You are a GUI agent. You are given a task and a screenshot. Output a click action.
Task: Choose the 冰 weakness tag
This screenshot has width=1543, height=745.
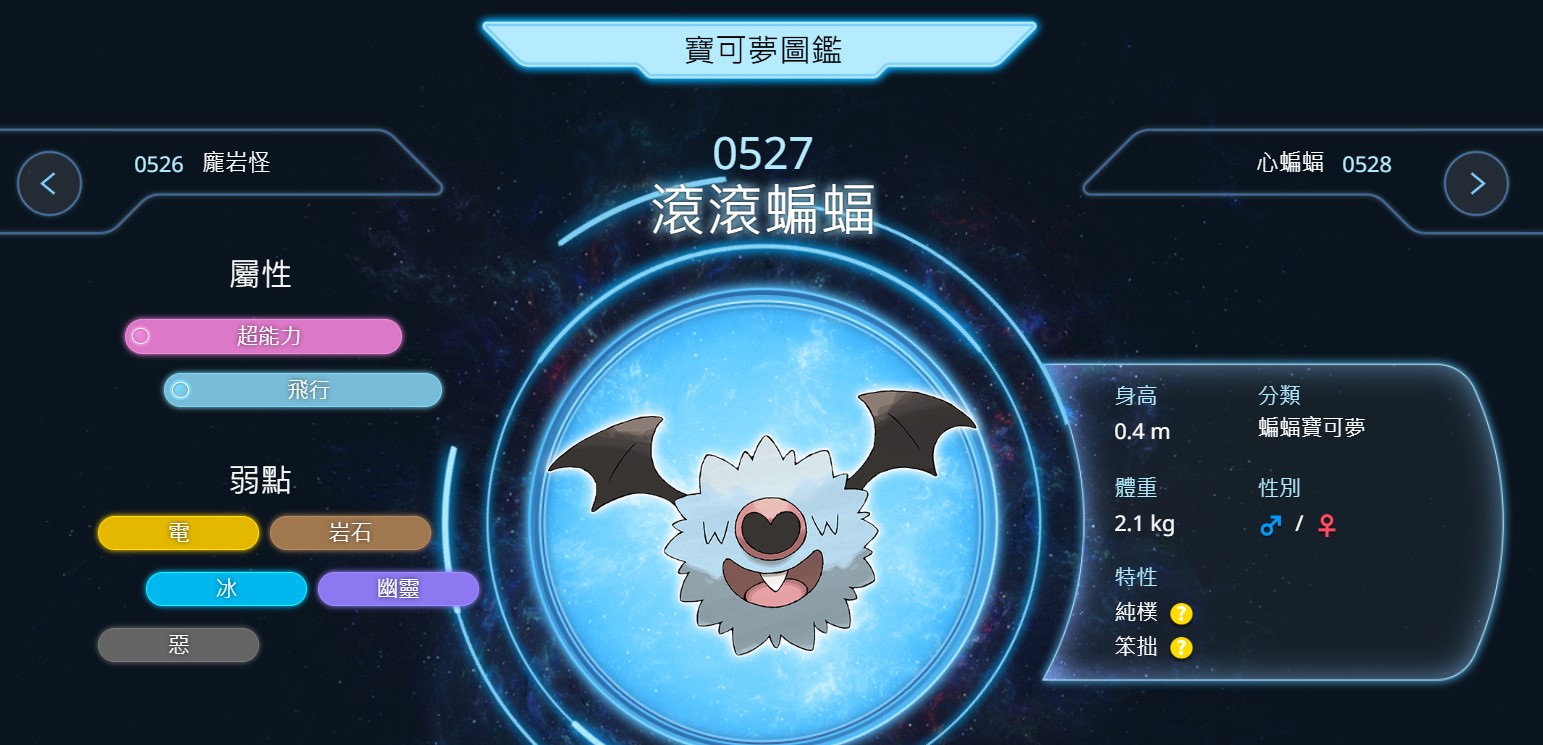pyautogui.click(x=226, y=589)
